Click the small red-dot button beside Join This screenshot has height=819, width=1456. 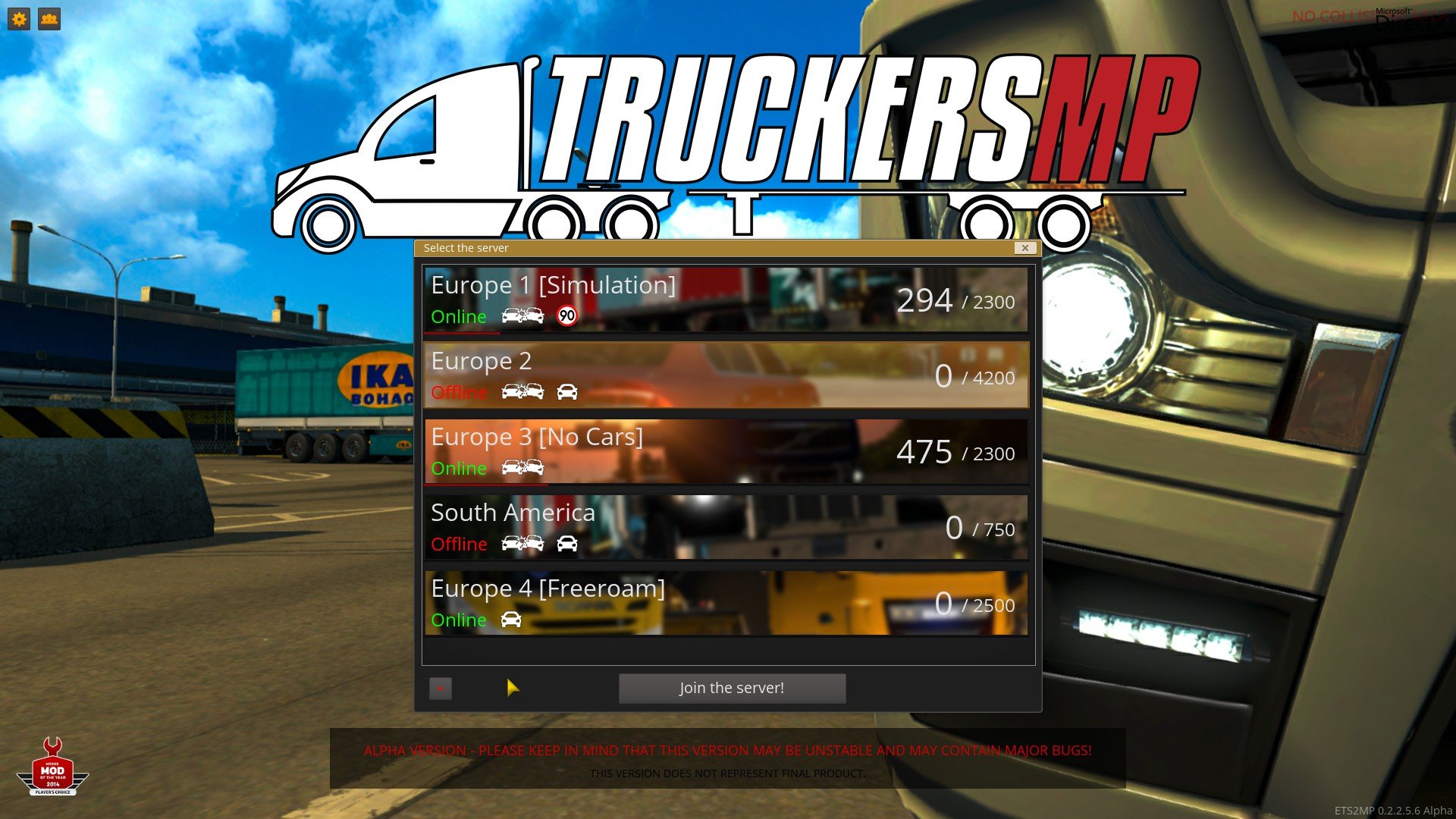click(440, 688)
